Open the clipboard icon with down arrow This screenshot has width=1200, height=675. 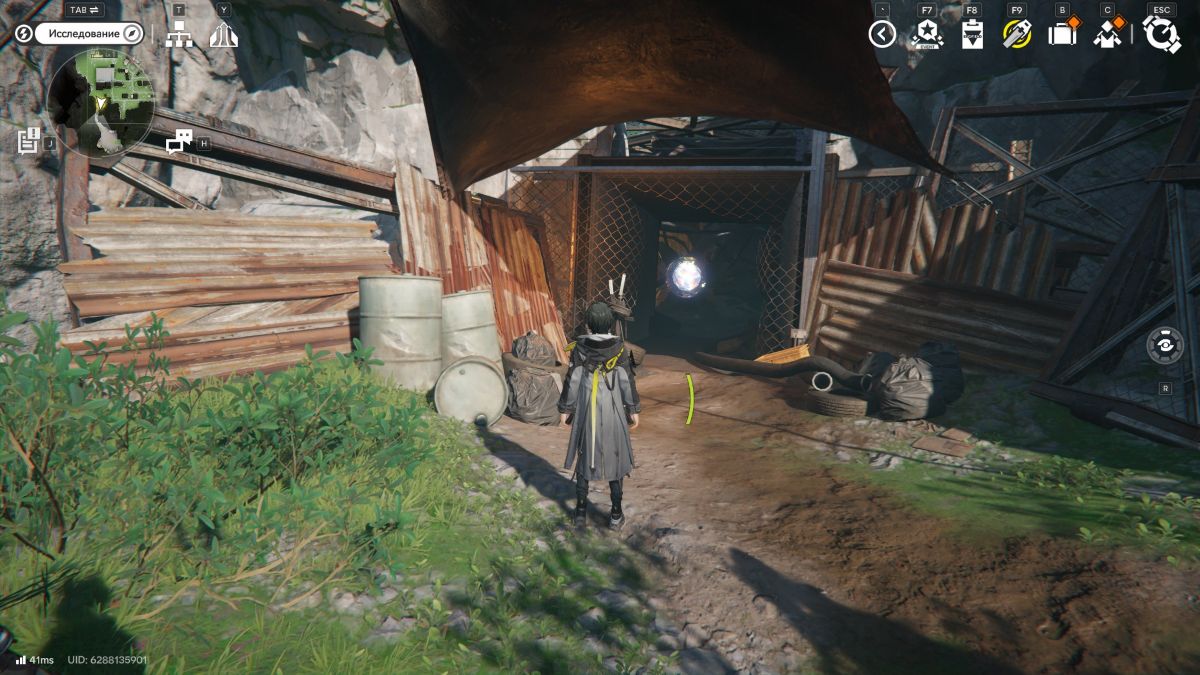[972, 35]
